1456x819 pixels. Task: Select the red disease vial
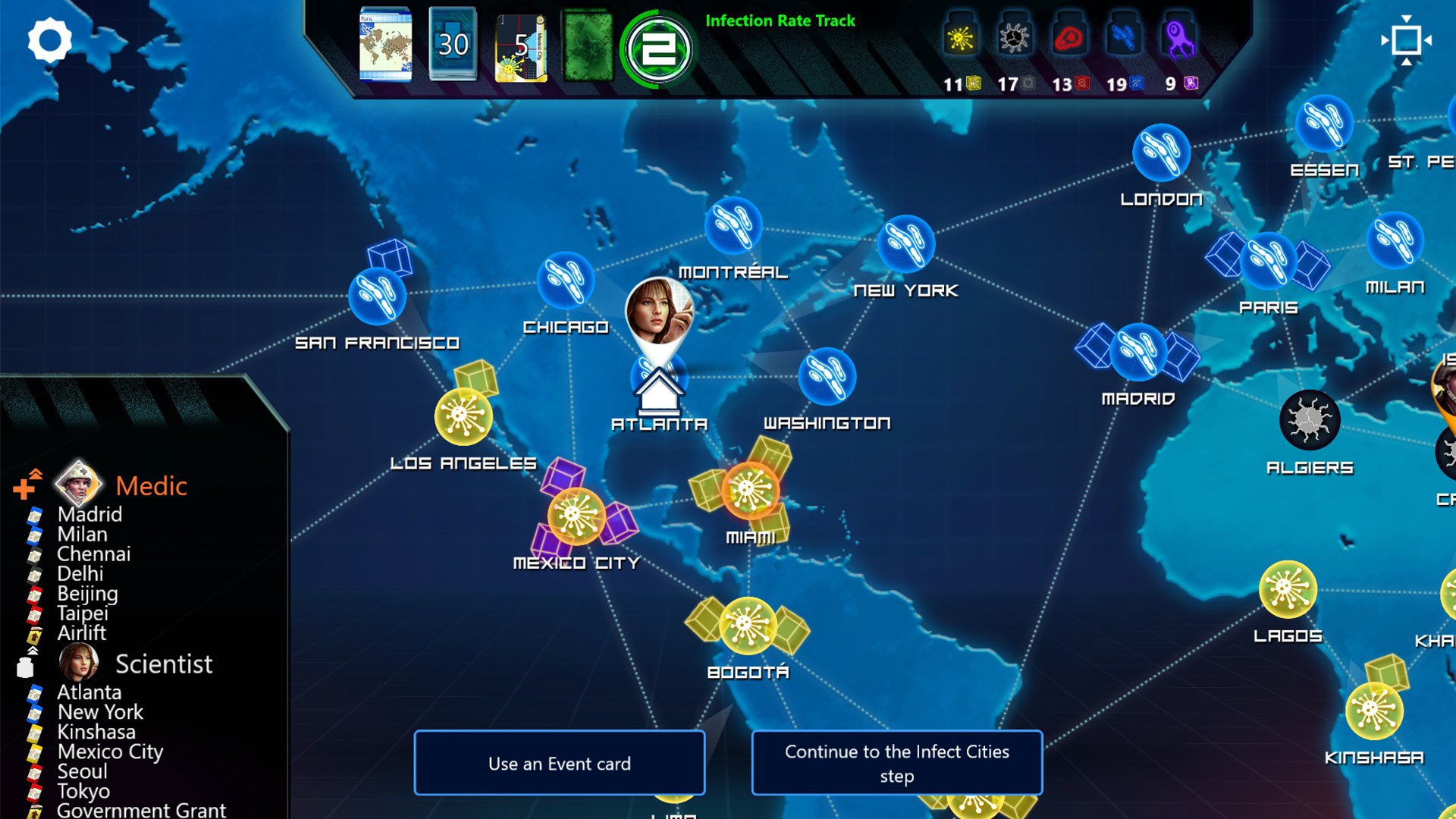pos(1068,36)
